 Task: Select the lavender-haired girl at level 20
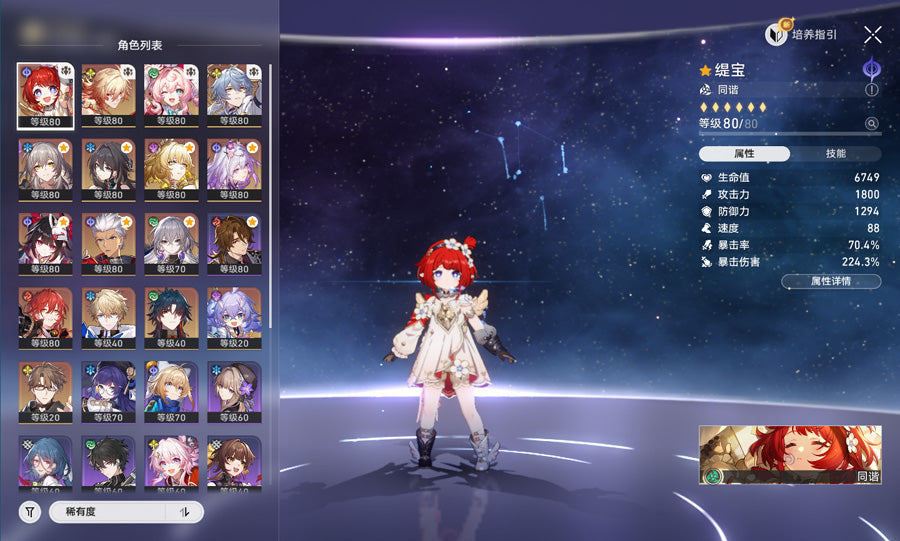234,319
